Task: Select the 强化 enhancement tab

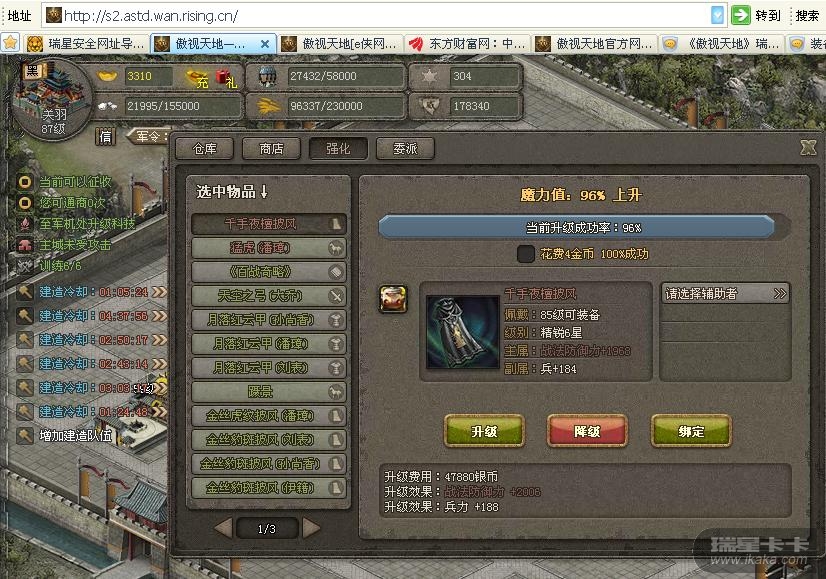Action: tap(338, 148)
